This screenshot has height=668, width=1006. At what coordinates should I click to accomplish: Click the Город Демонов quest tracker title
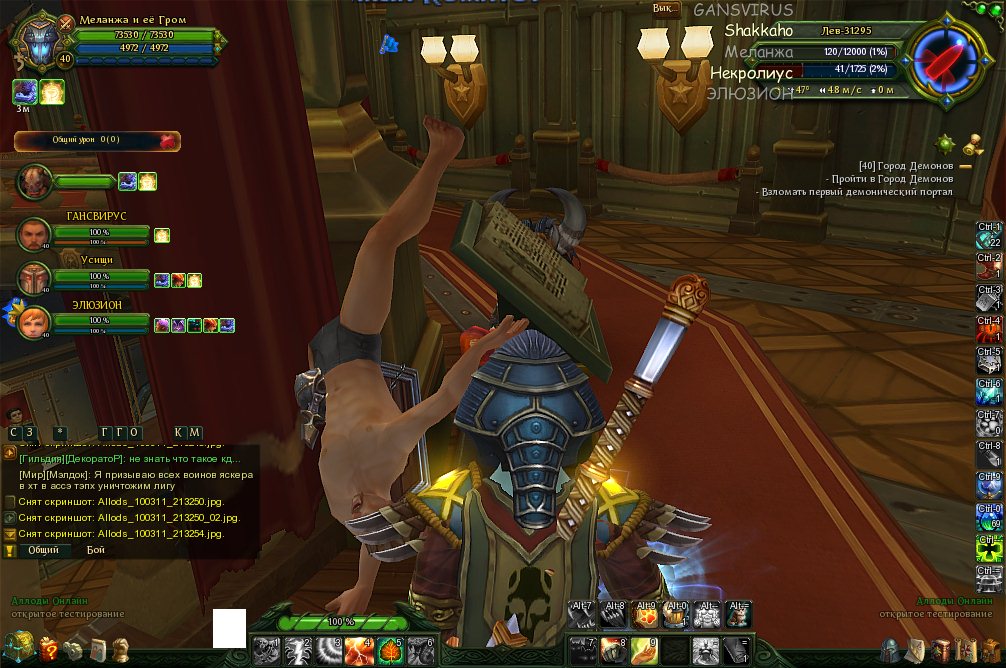click(x=906, y=165)
